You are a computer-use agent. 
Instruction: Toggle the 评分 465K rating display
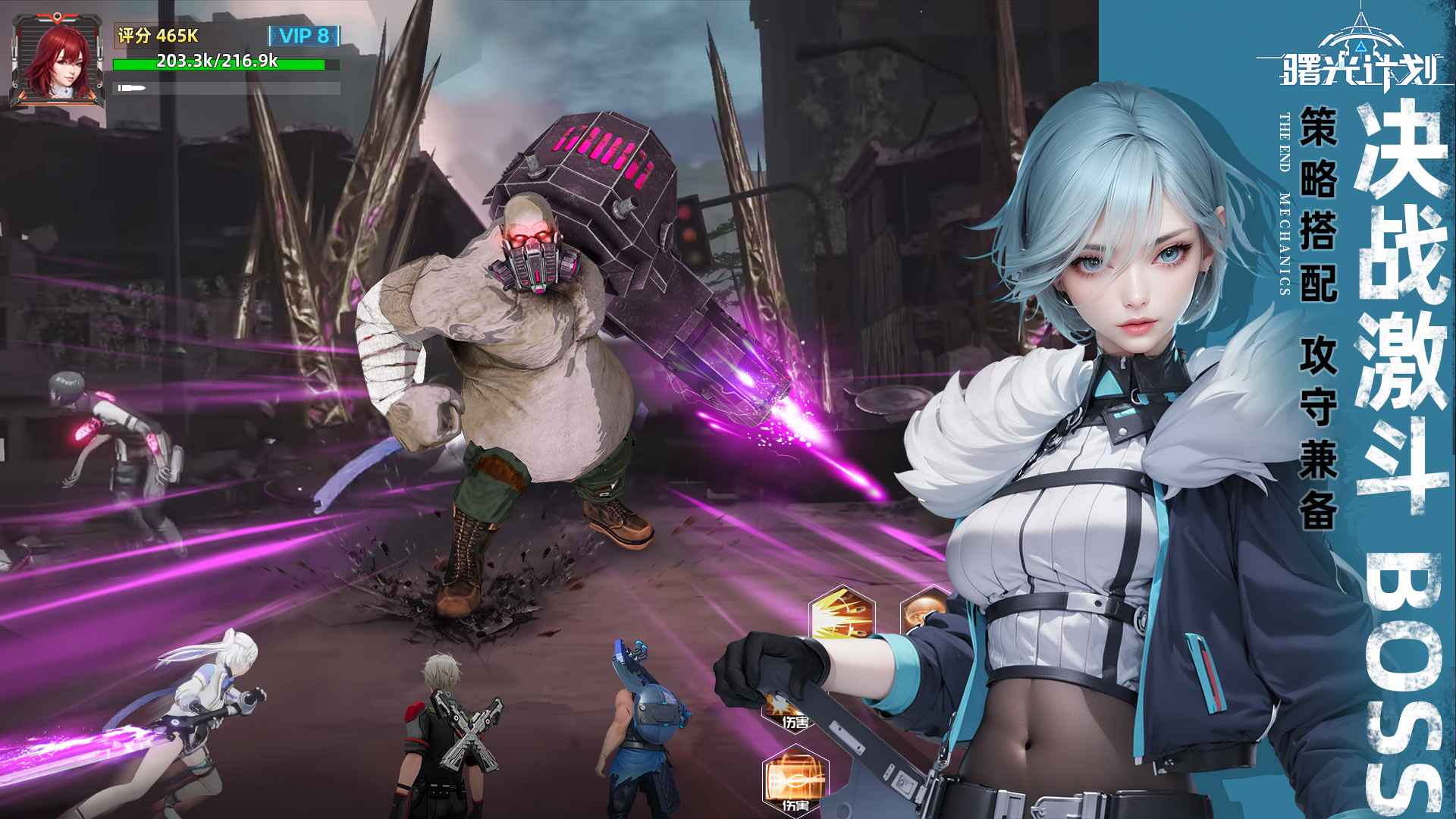click(158, 35)
